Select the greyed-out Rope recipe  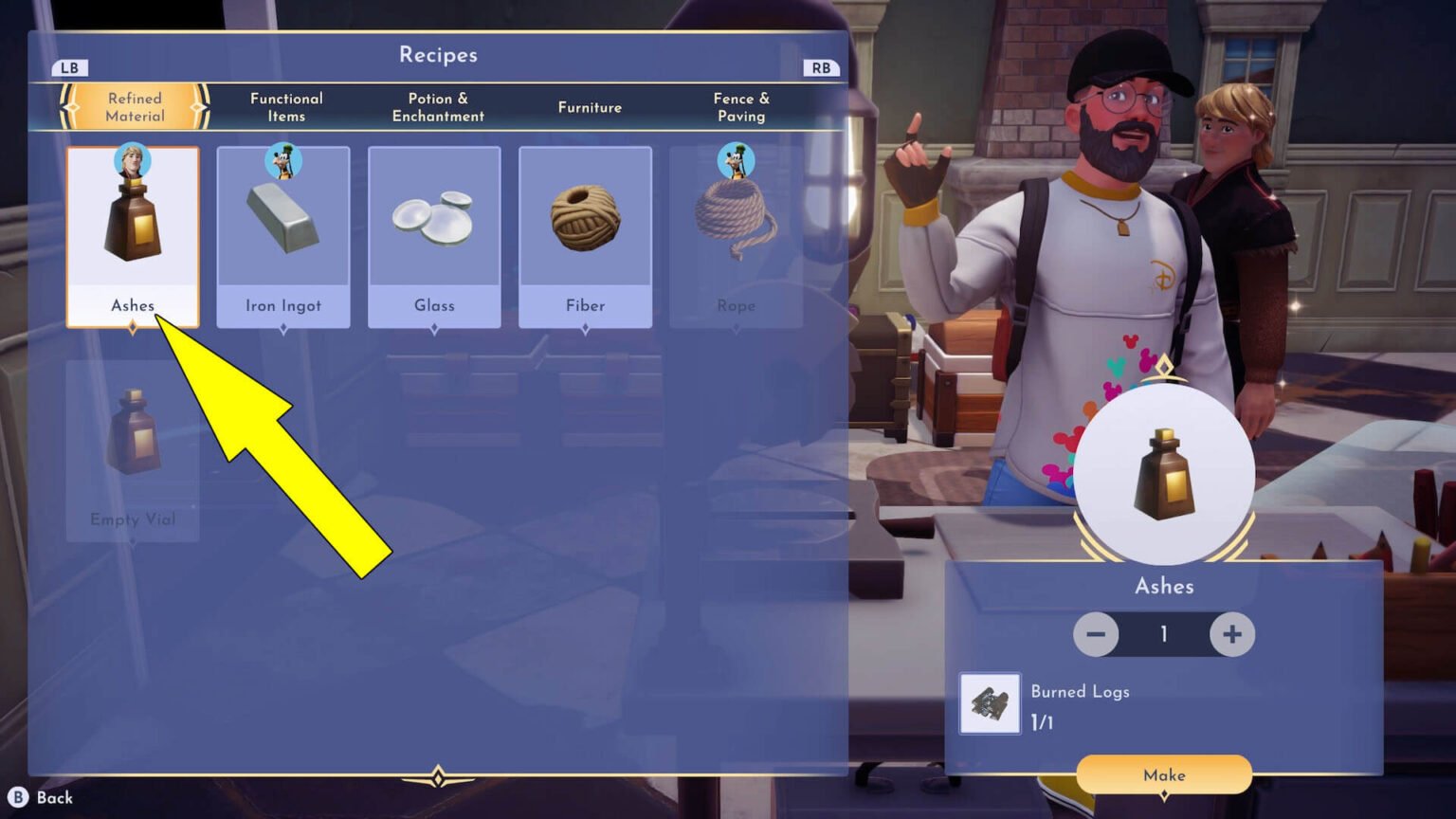tap(736, 236)
